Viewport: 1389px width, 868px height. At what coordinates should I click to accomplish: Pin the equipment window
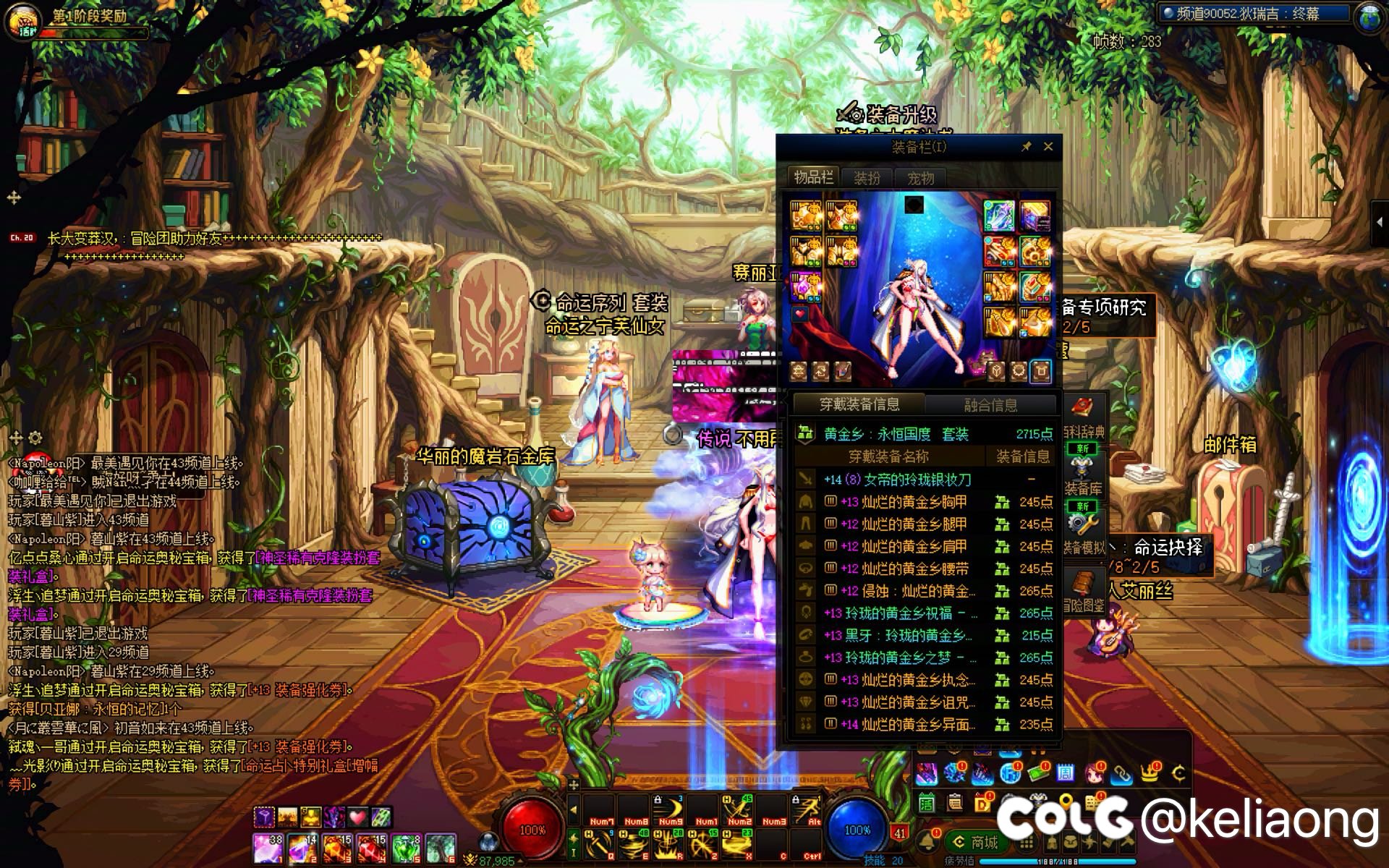[1026, 147]
